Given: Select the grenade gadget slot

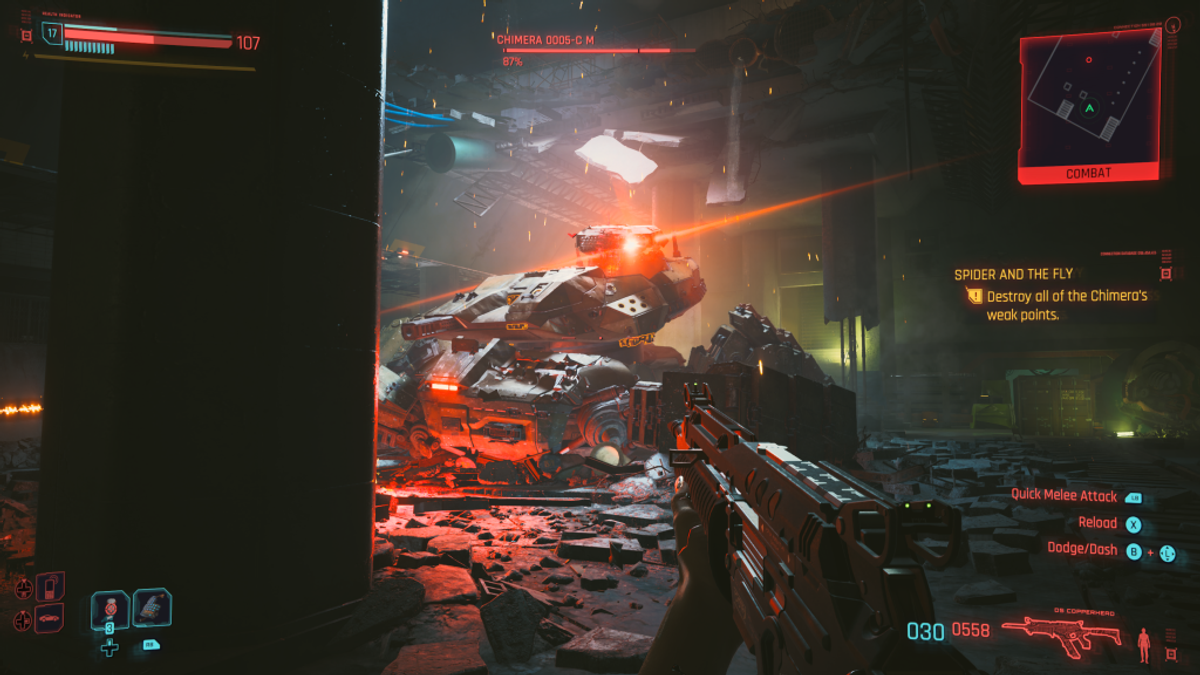Looking at the screenshot, I should click(x=152, y=607).
